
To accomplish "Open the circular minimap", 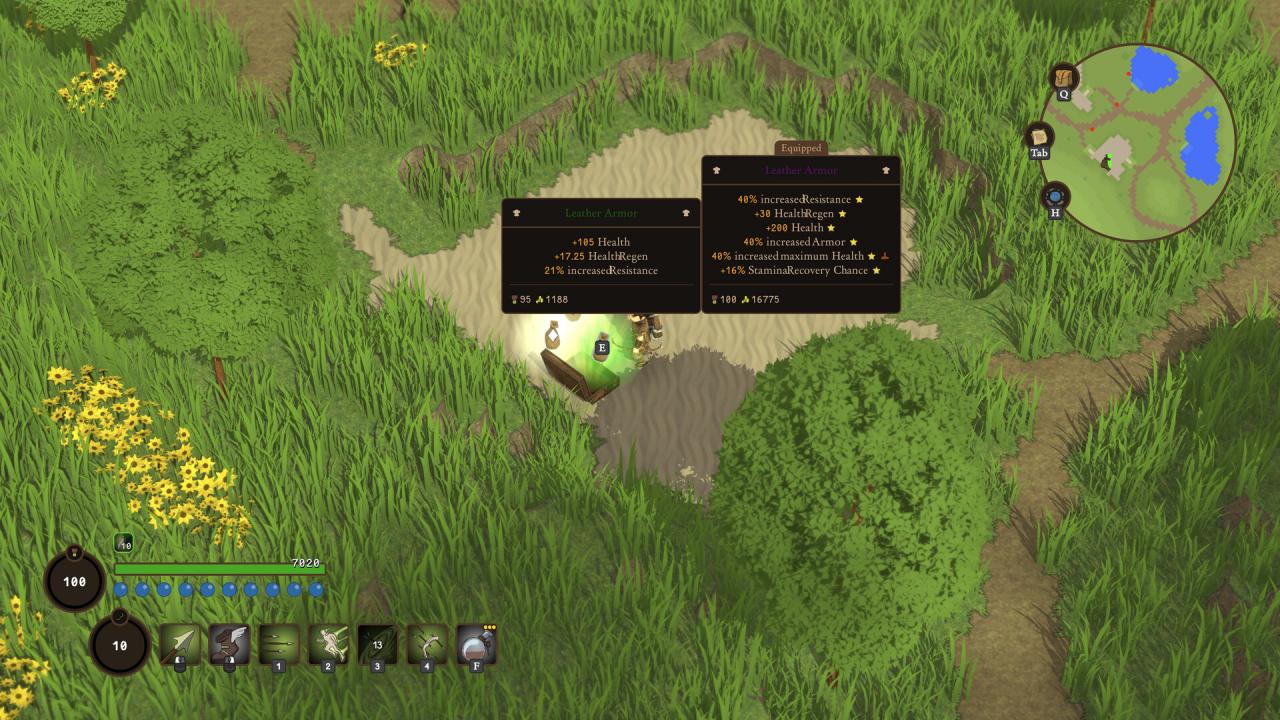I will coord(1139,142).
